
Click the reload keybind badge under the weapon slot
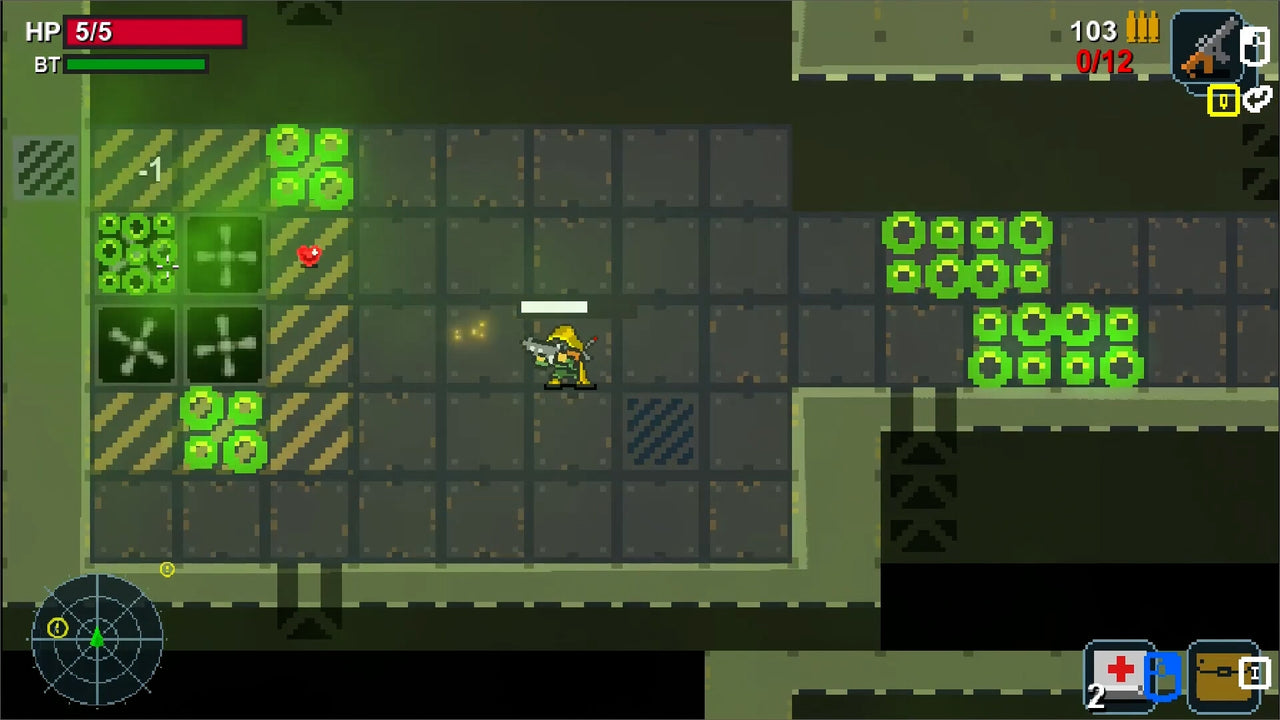(1221, 101)
